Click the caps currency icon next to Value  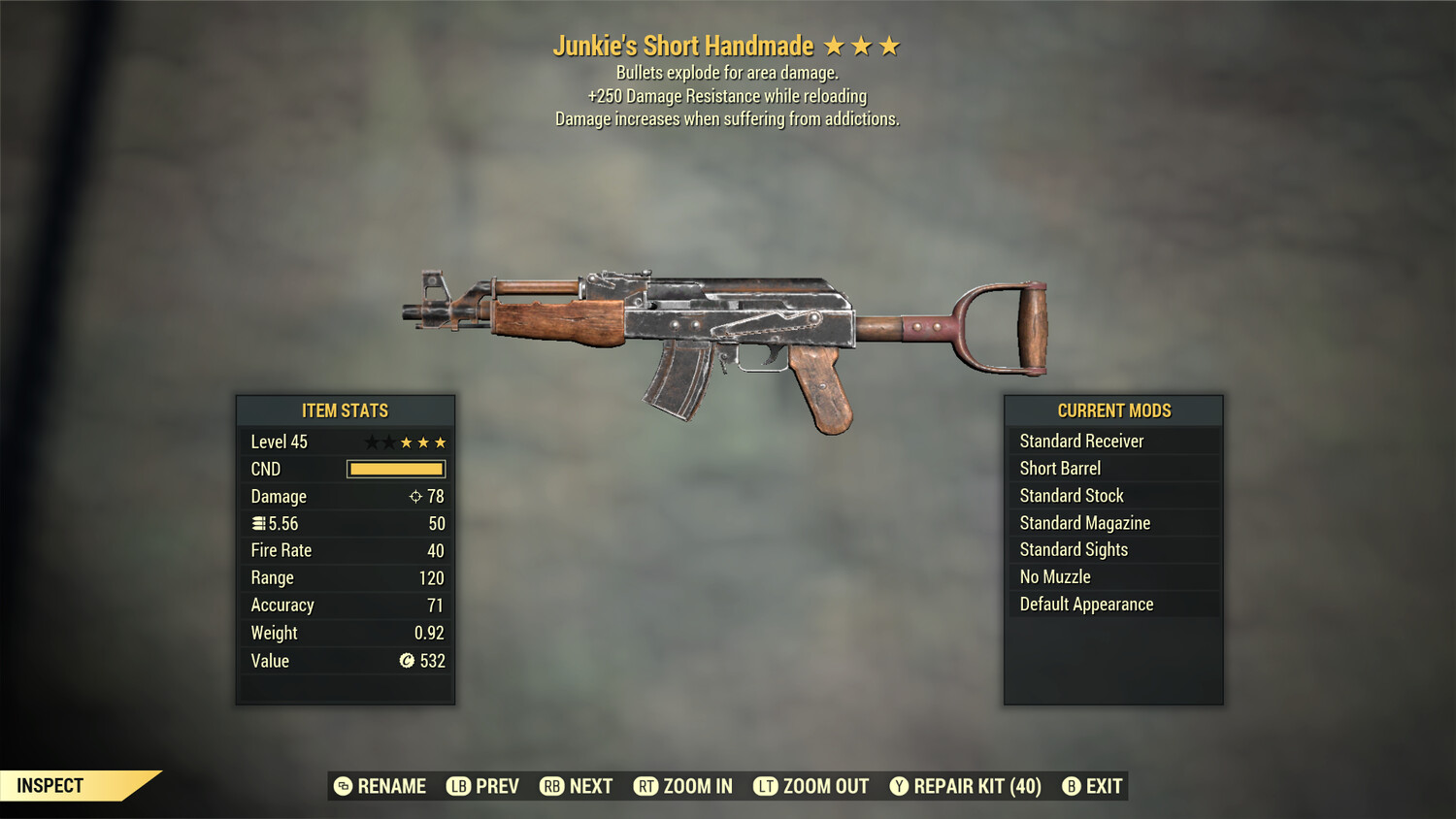407,661
